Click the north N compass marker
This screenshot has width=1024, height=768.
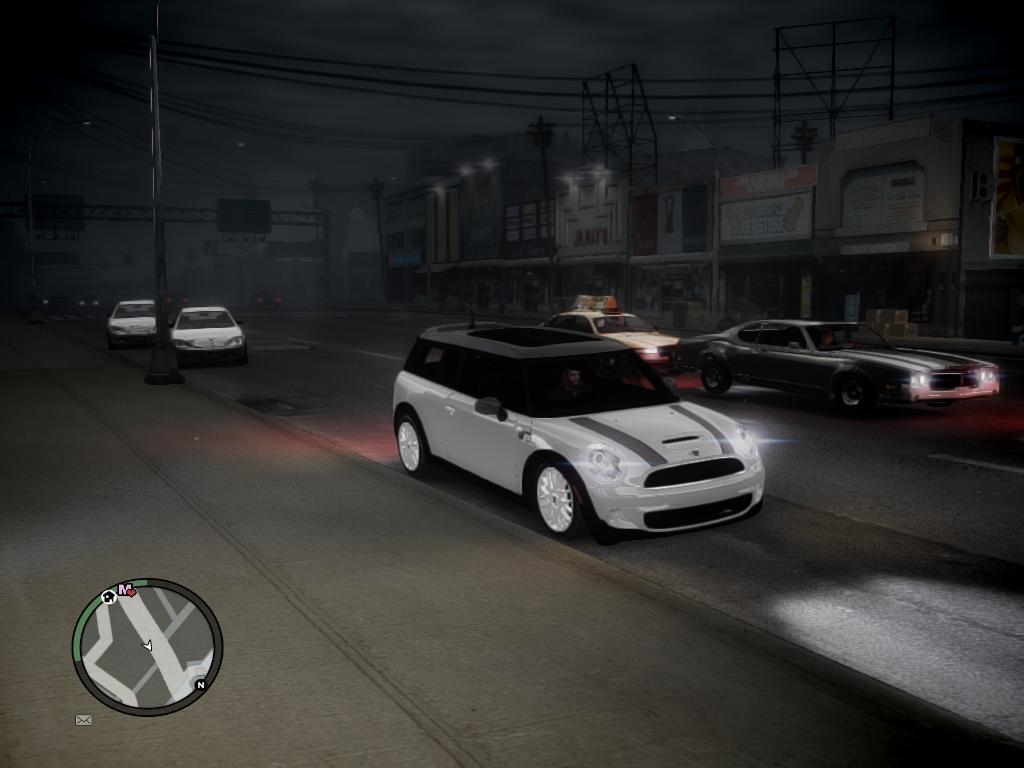point(200,685)
